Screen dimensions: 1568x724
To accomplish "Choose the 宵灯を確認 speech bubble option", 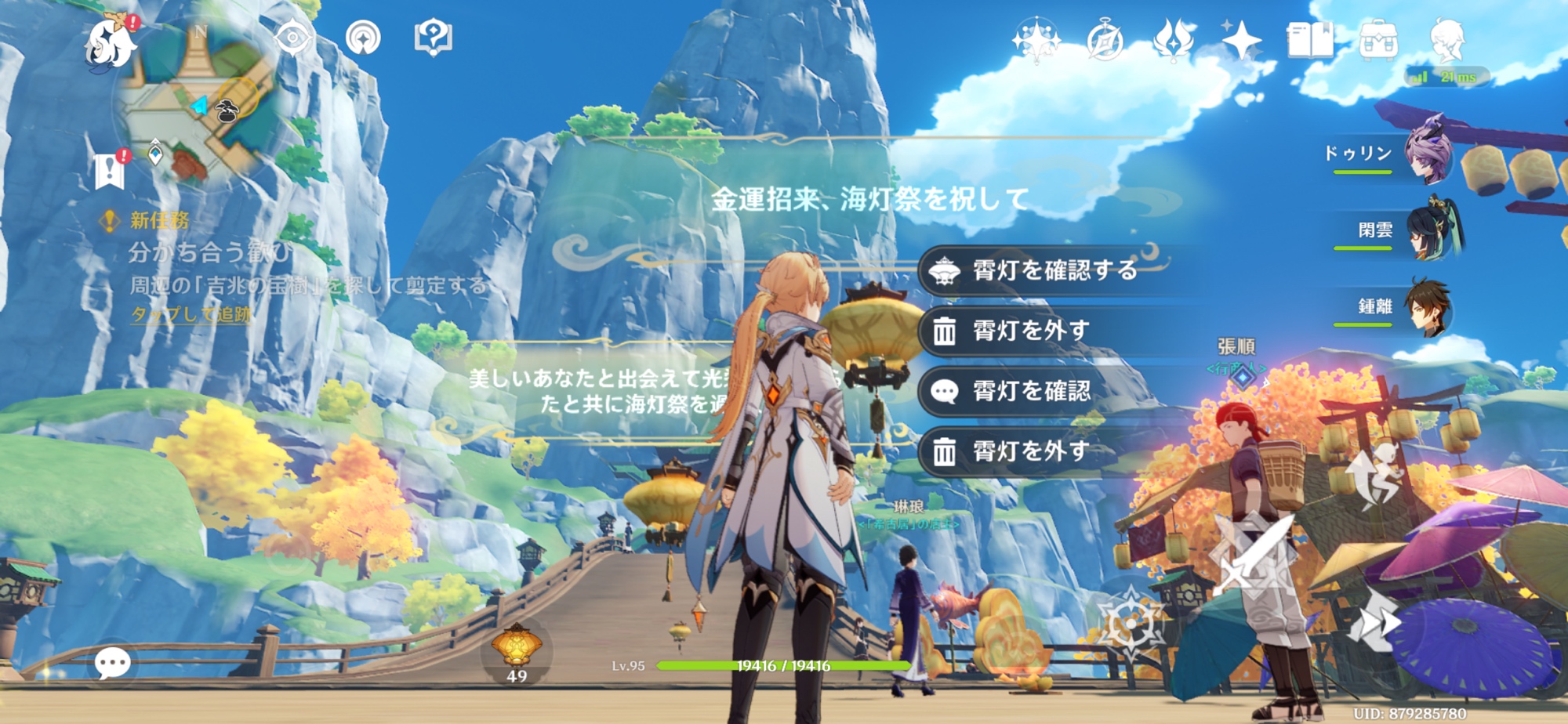I will [x=1030, y=391].
